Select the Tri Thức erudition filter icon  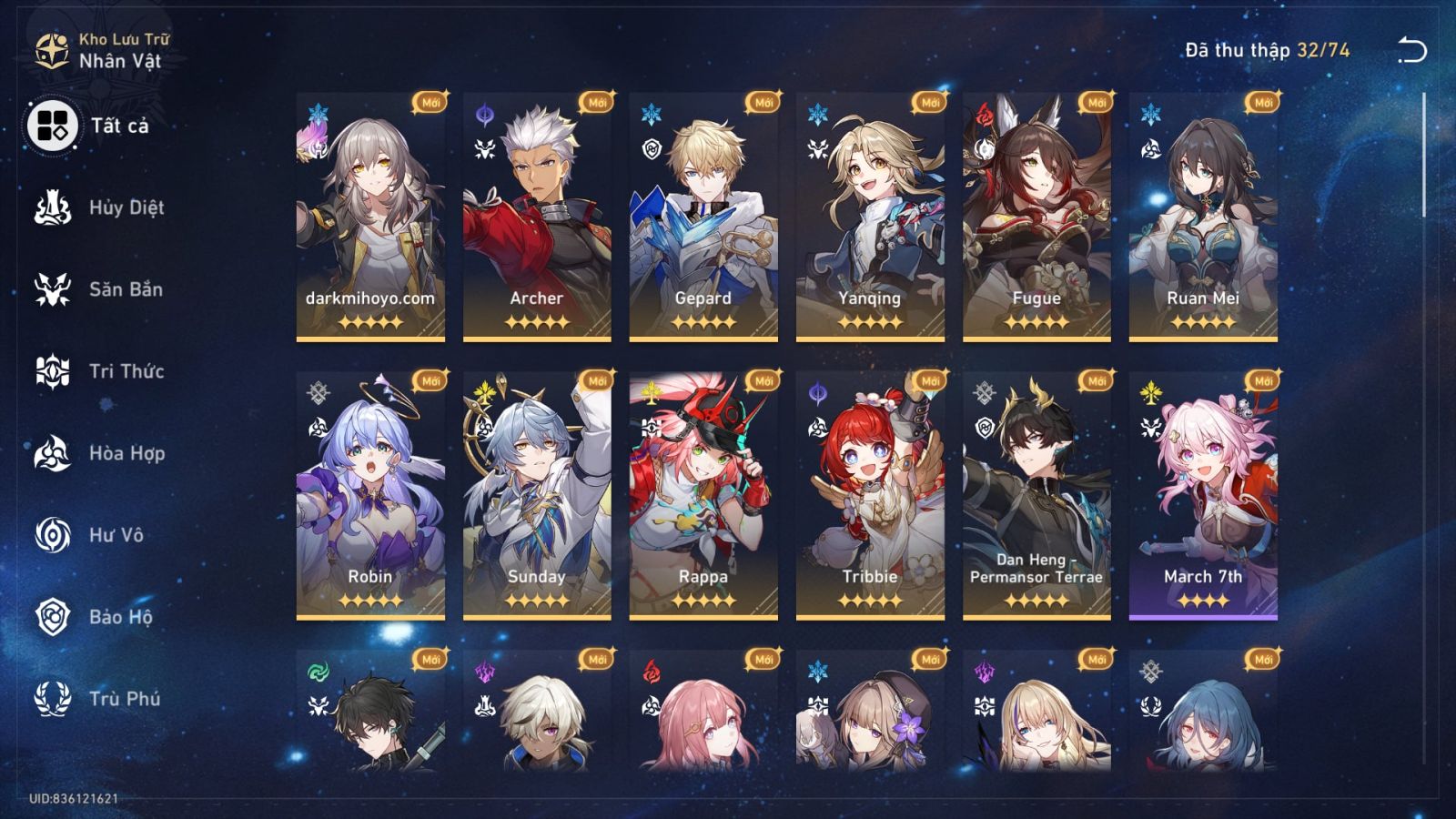52,371
